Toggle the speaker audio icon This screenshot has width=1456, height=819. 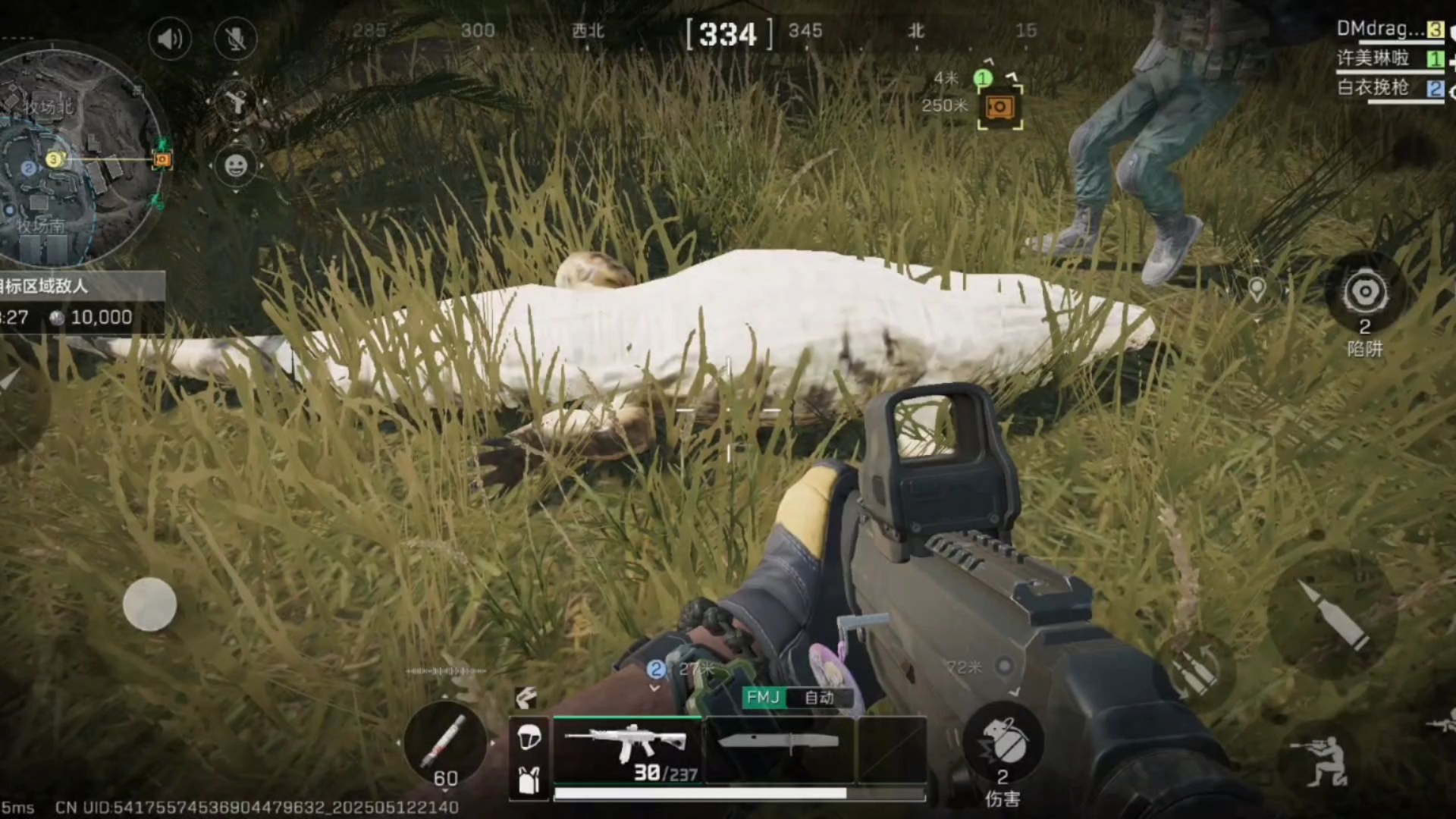169,39
